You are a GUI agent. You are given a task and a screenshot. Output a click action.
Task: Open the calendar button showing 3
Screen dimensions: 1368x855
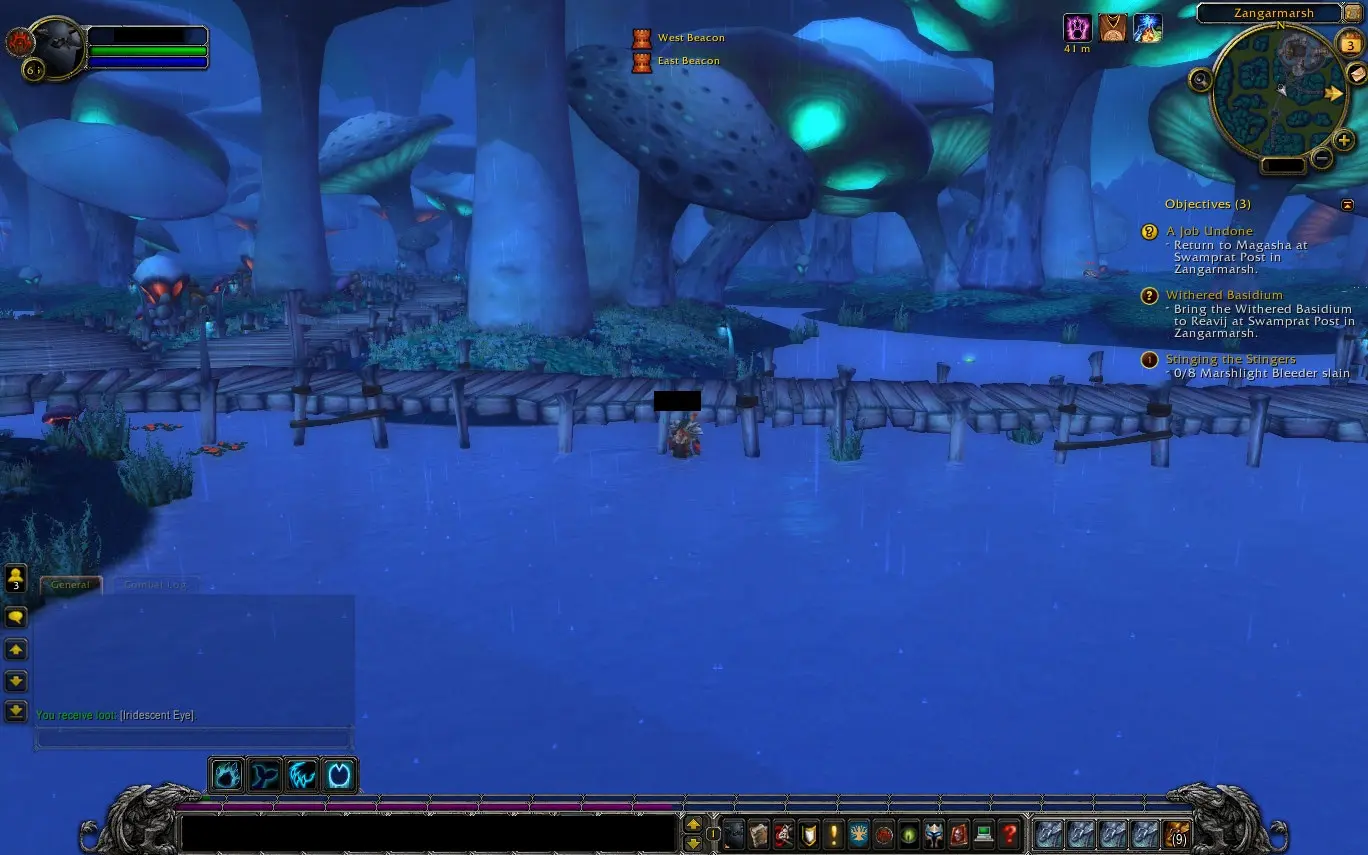(1349, 44)
